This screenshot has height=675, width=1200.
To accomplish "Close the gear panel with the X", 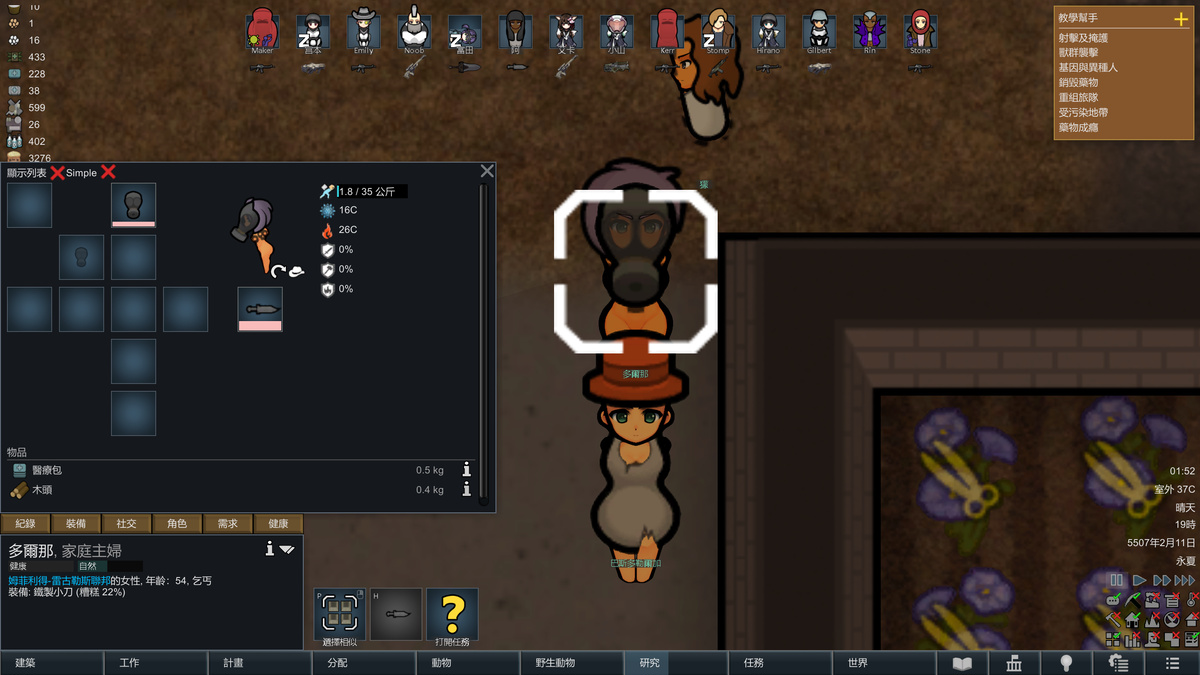I will click(x=487, y=171).
